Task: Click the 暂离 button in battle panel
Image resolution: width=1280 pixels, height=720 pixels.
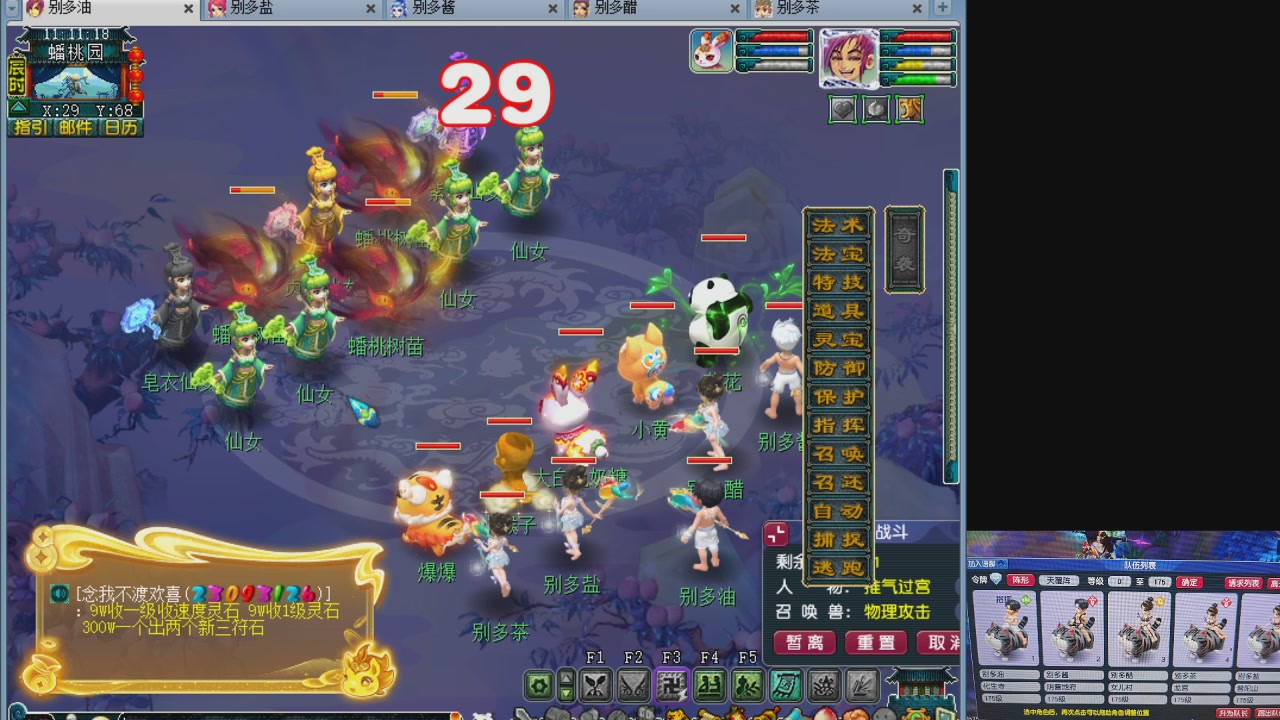Action: 804,643
